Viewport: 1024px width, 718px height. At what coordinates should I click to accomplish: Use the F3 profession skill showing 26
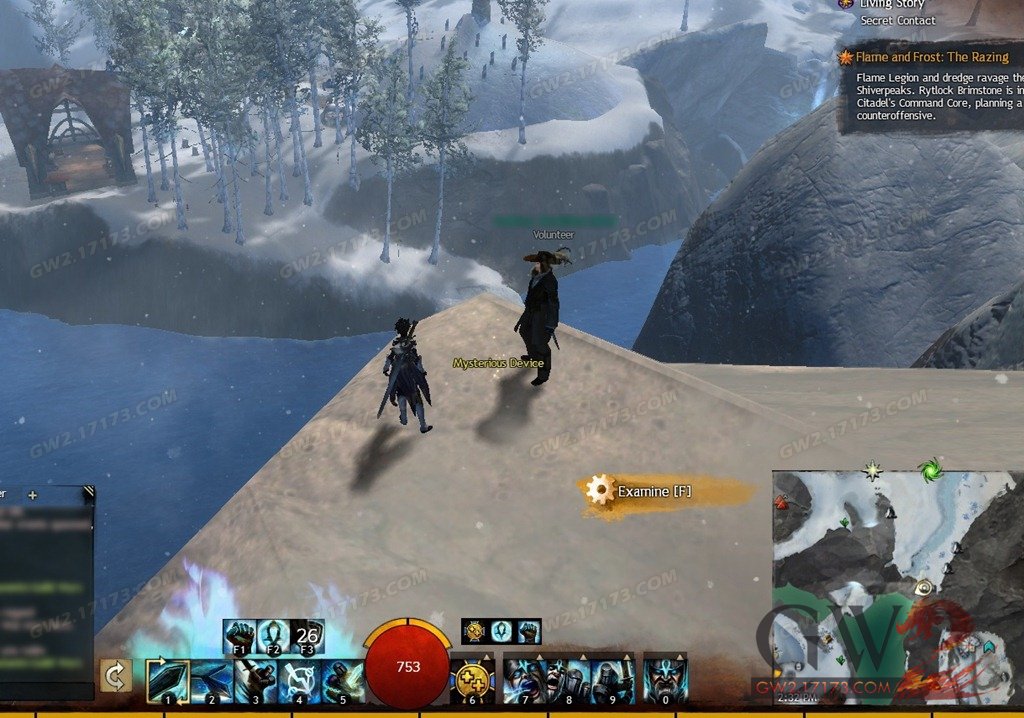308,635
